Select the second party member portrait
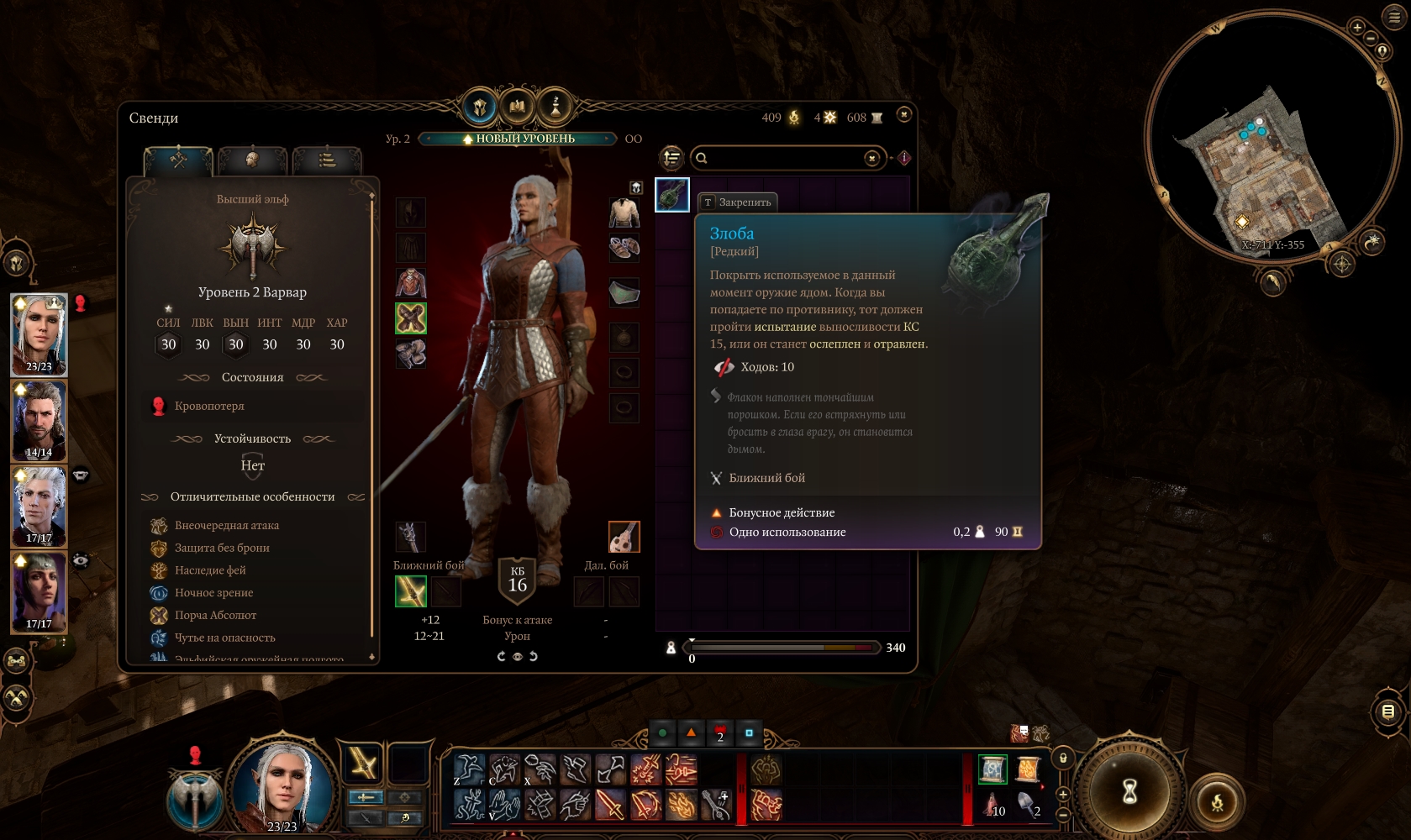Viewport: 1411px width, 840px height. click(x=39, y=420)
